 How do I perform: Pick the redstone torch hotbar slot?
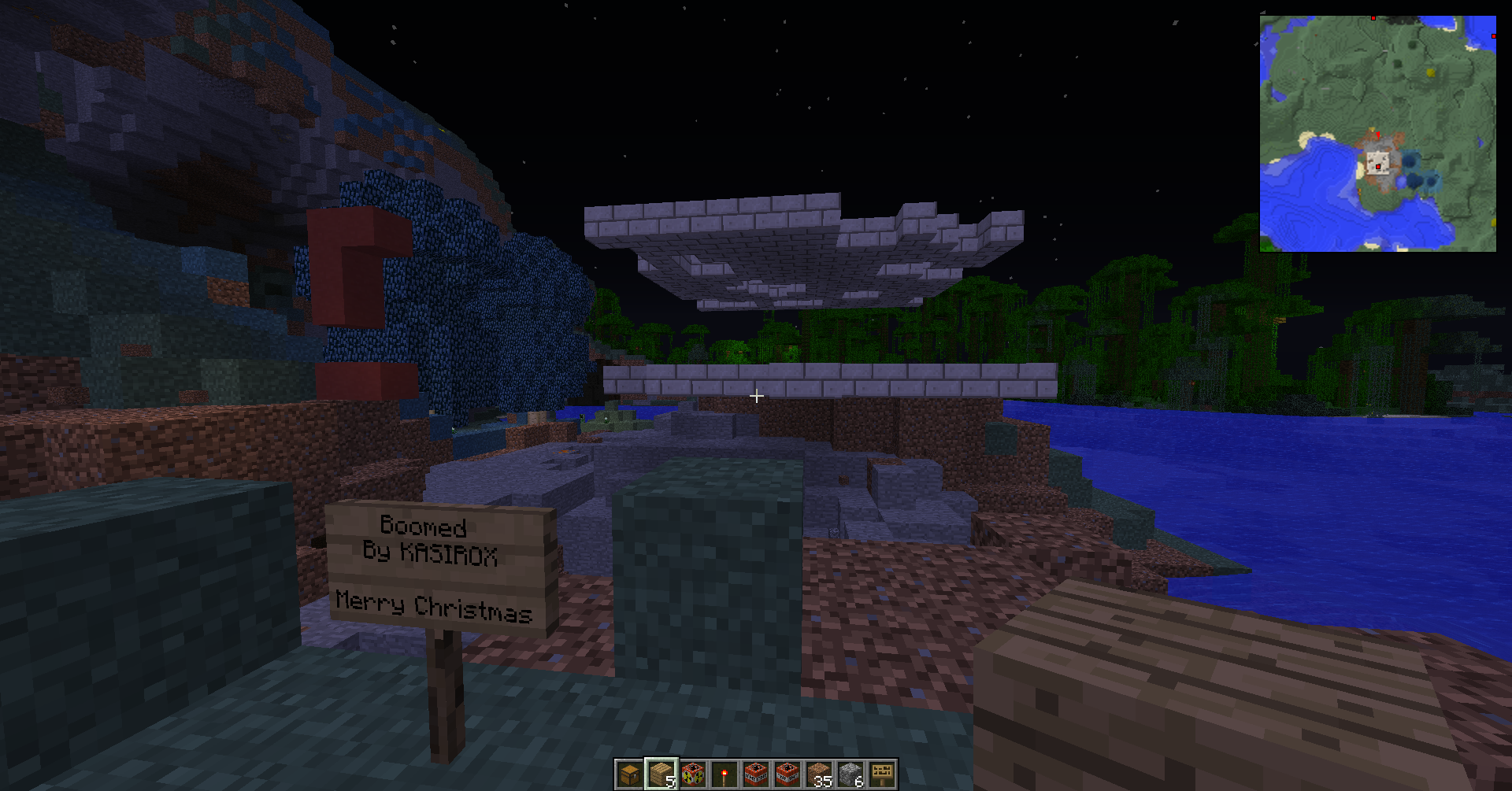[724, 774]
